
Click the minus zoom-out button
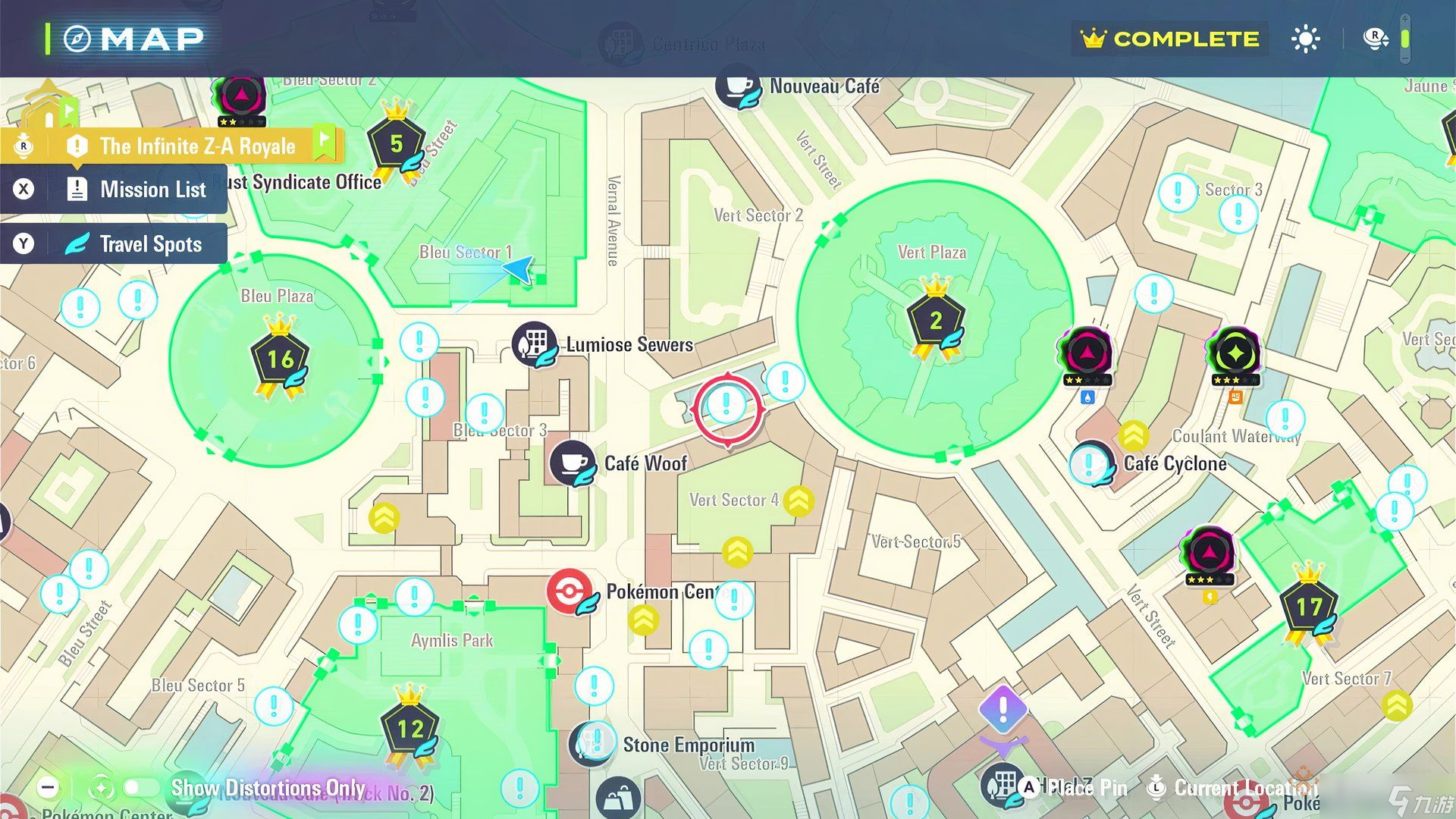click(x=48, y=787)
